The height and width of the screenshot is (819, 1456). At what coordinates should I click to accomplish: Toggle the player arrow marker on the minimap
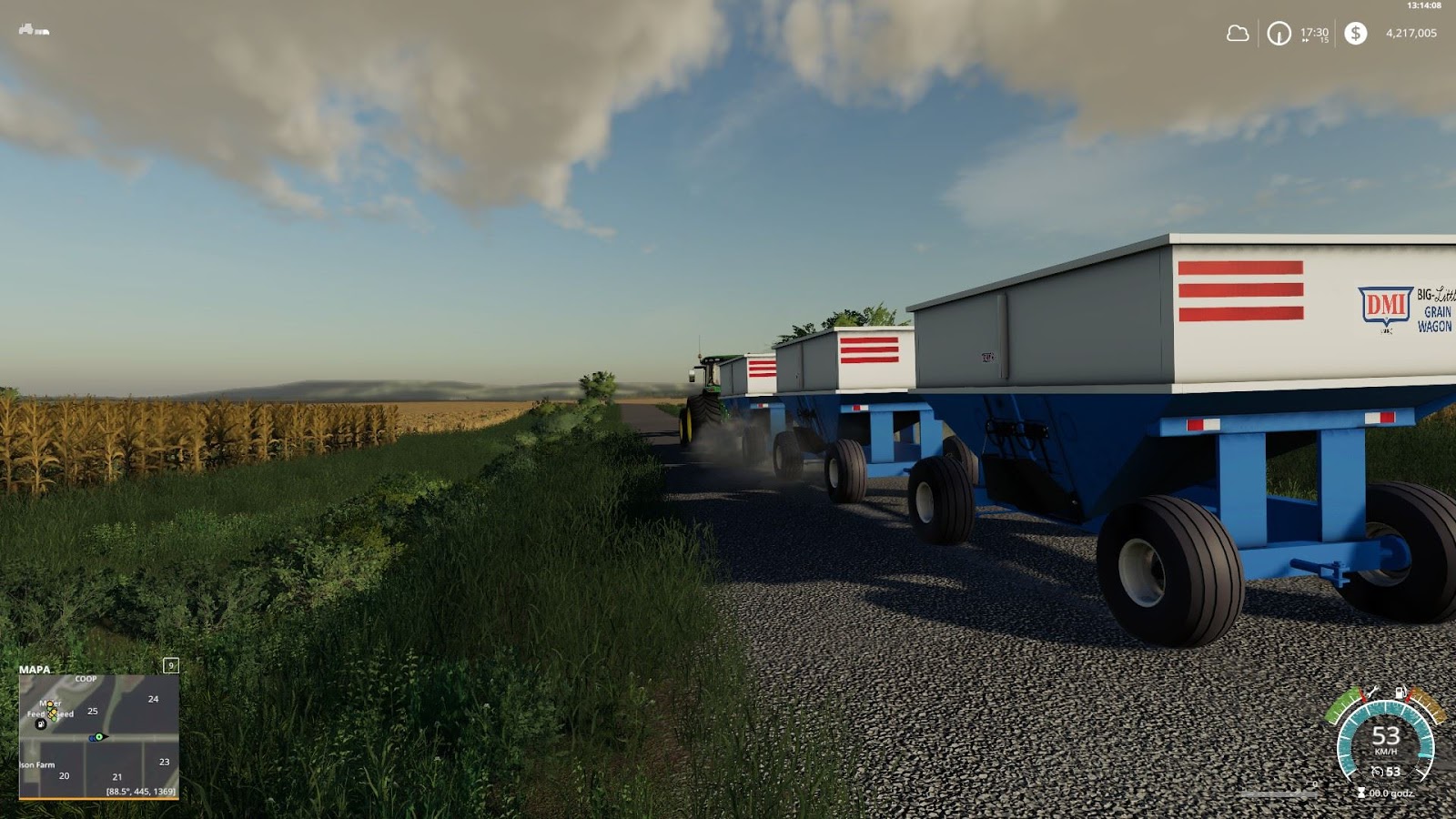click(99, 737)
